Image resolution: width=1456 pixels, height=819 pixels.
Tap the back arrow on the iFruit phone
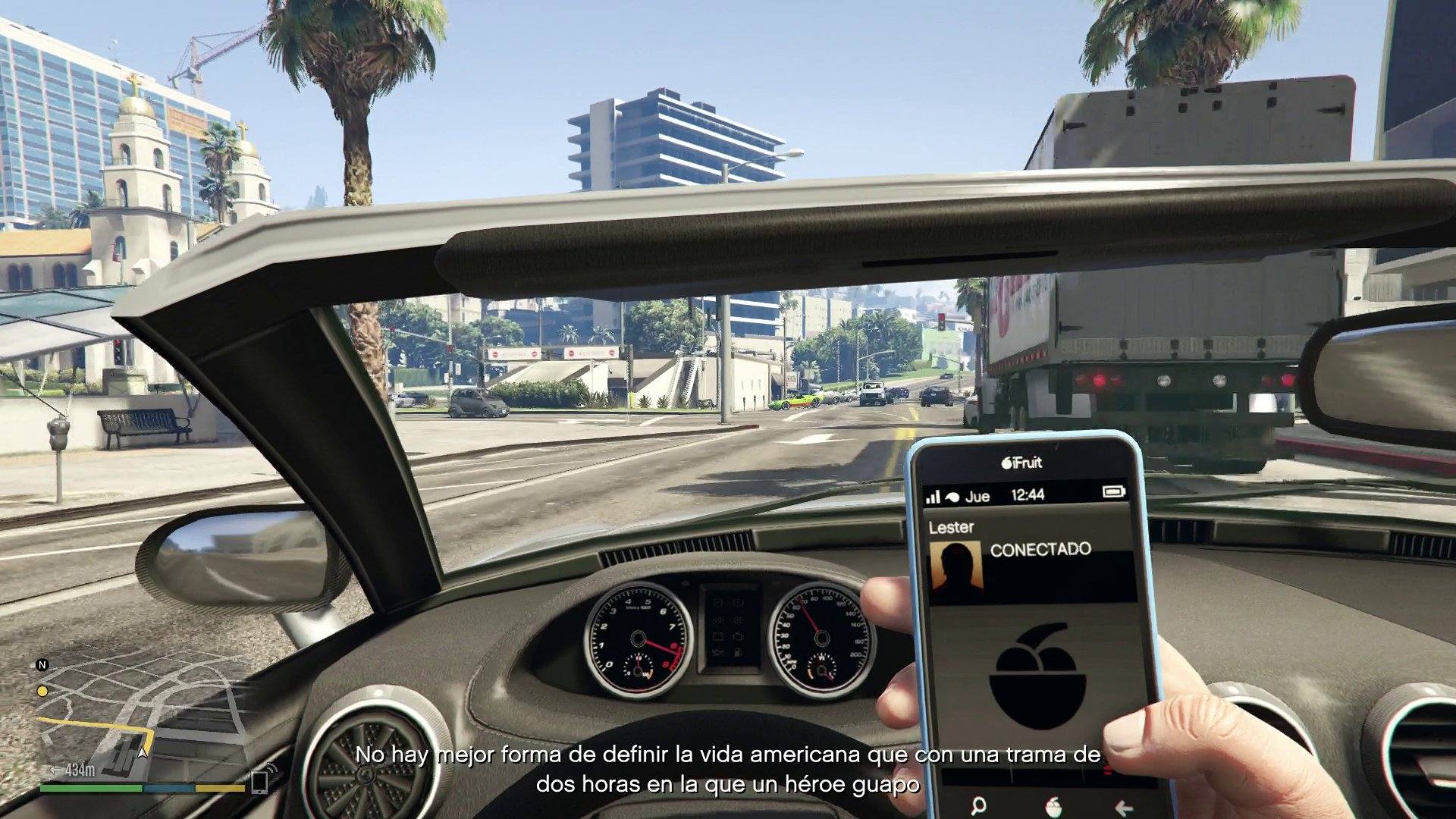(x=1124, y=806)
